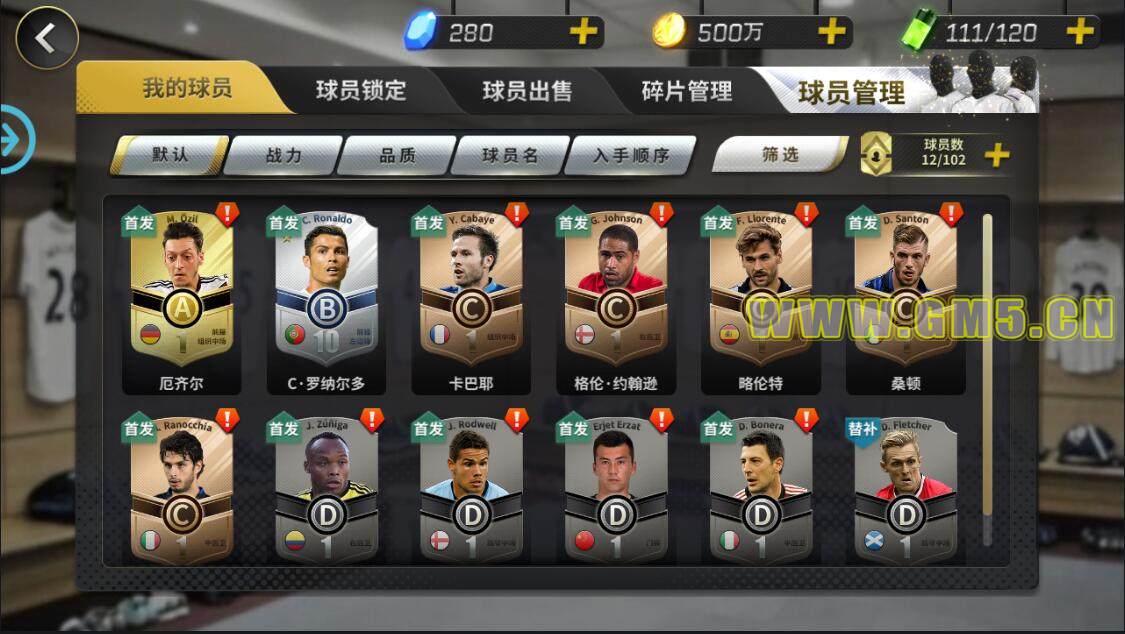The image size is (1125, 634).
Task: Show the 我的球员 tab
Action: point(187,88)
